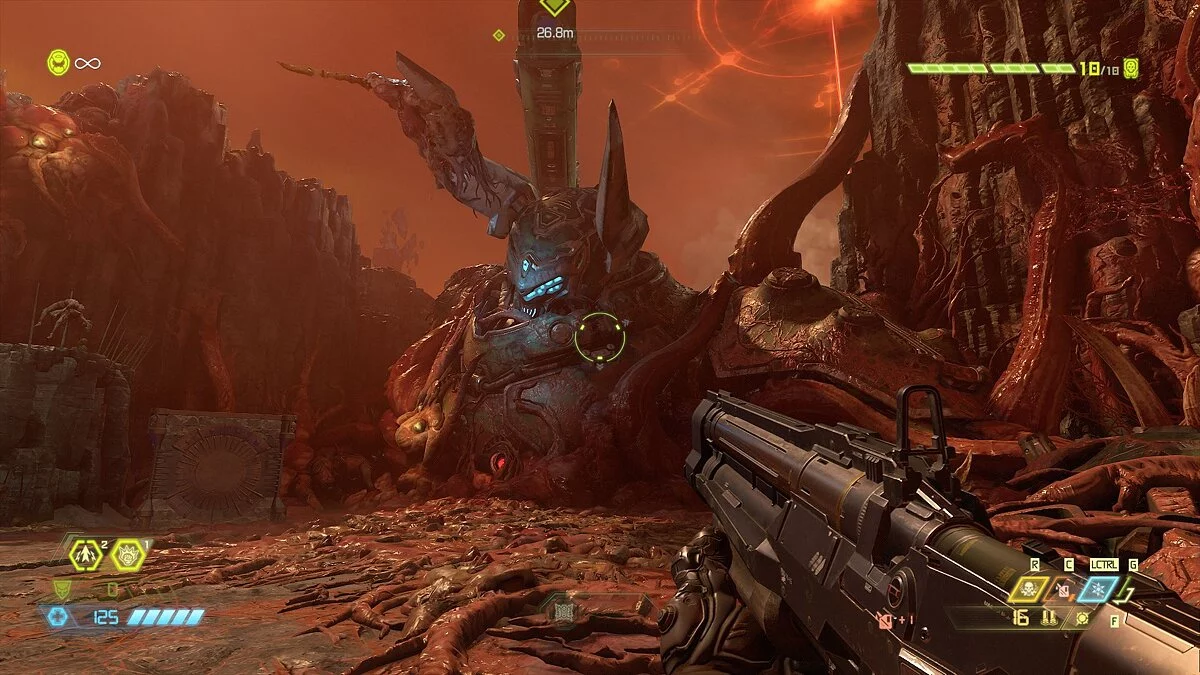This screenshot has width=1200, height=675.
Task: Select the weapon mod crosshair icon
Action: (1082, 617)
